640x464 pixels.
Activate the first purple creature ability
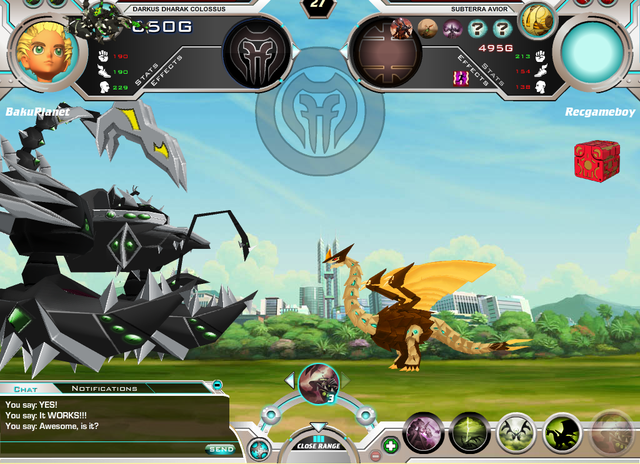click(423, 433)
